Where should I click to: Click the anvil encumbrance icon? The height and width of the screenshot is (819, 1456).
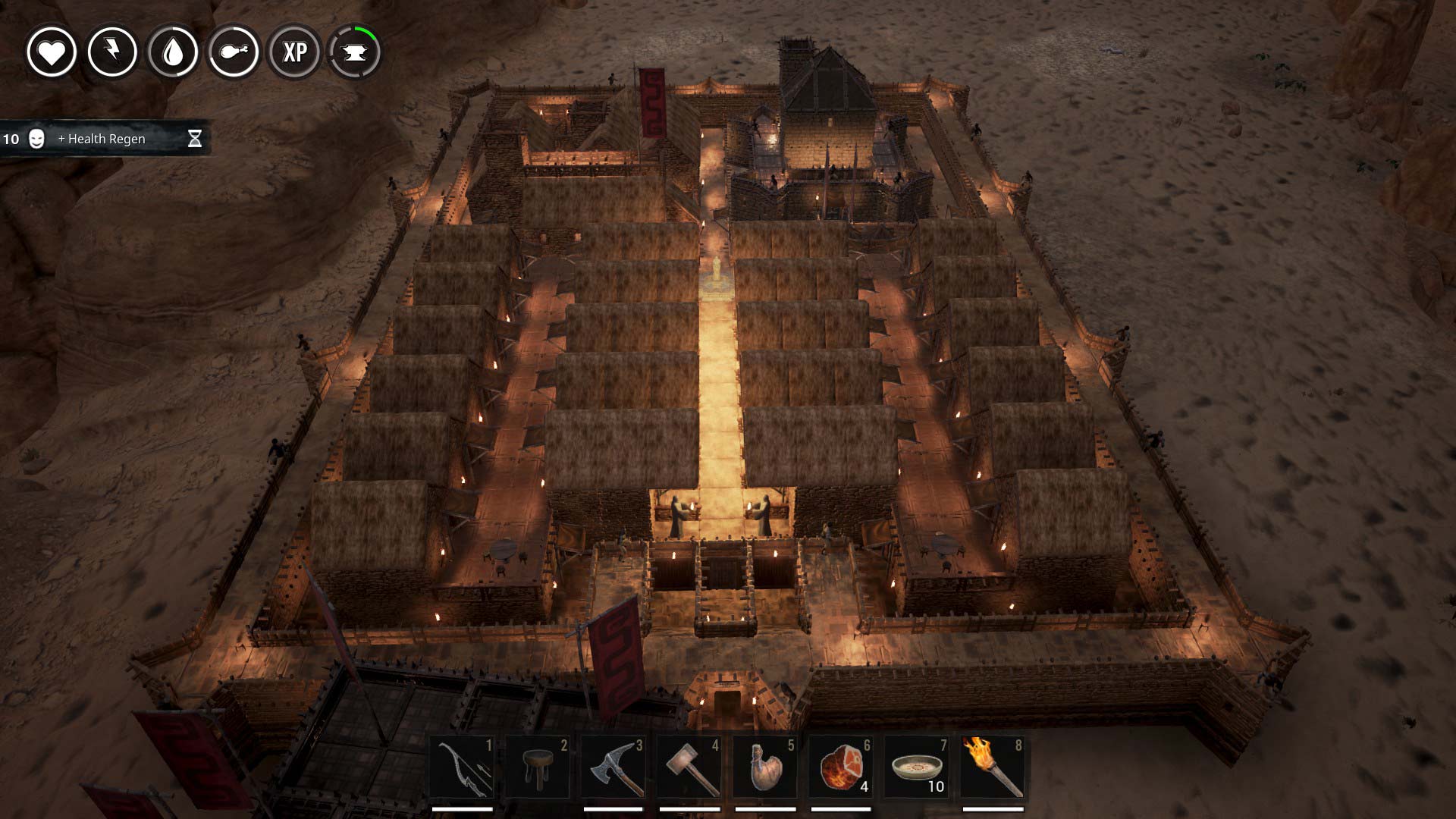click(x=355, y=52)
